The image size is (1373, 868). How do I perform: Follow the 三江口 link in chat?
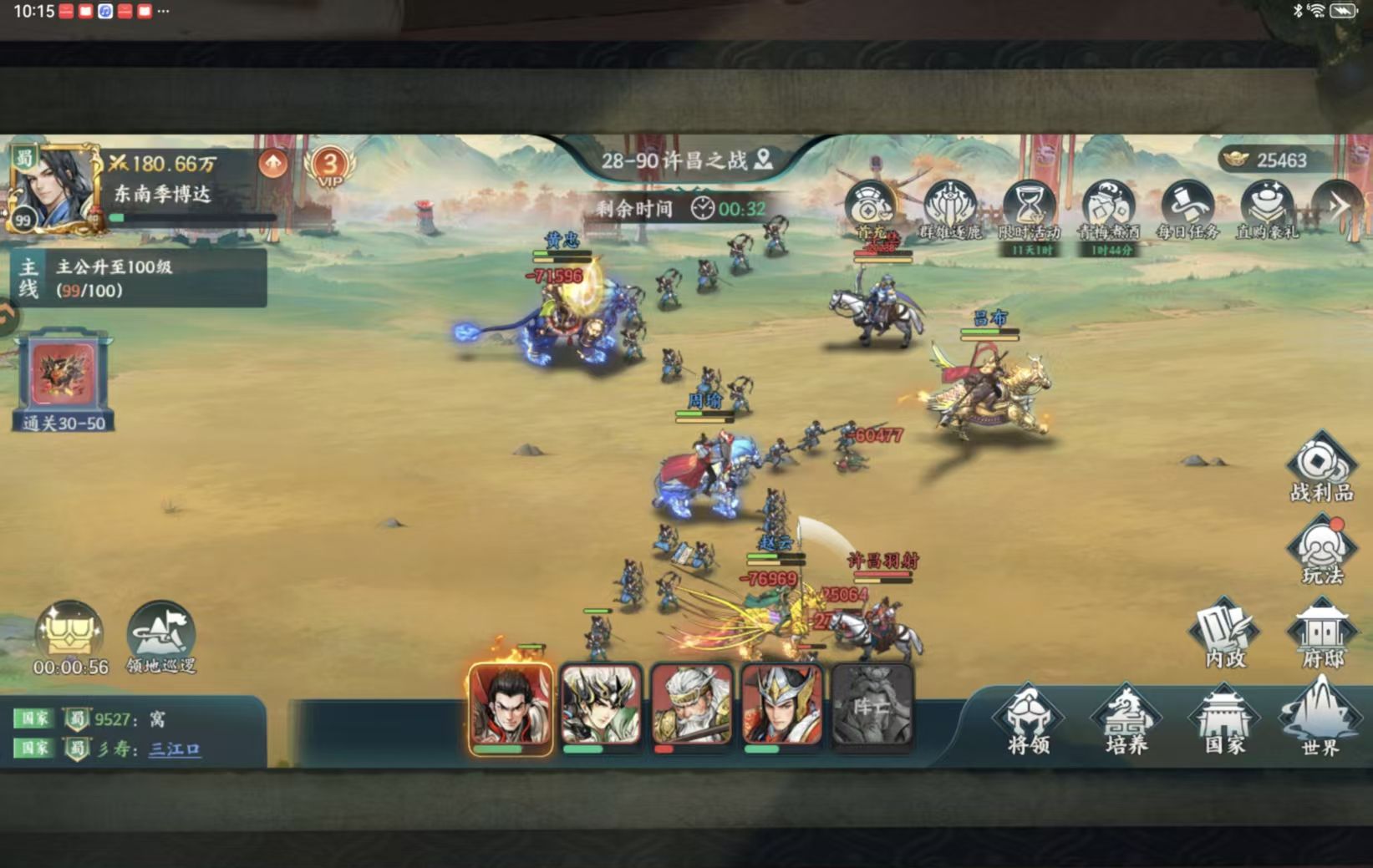click(x=175, y=749)
